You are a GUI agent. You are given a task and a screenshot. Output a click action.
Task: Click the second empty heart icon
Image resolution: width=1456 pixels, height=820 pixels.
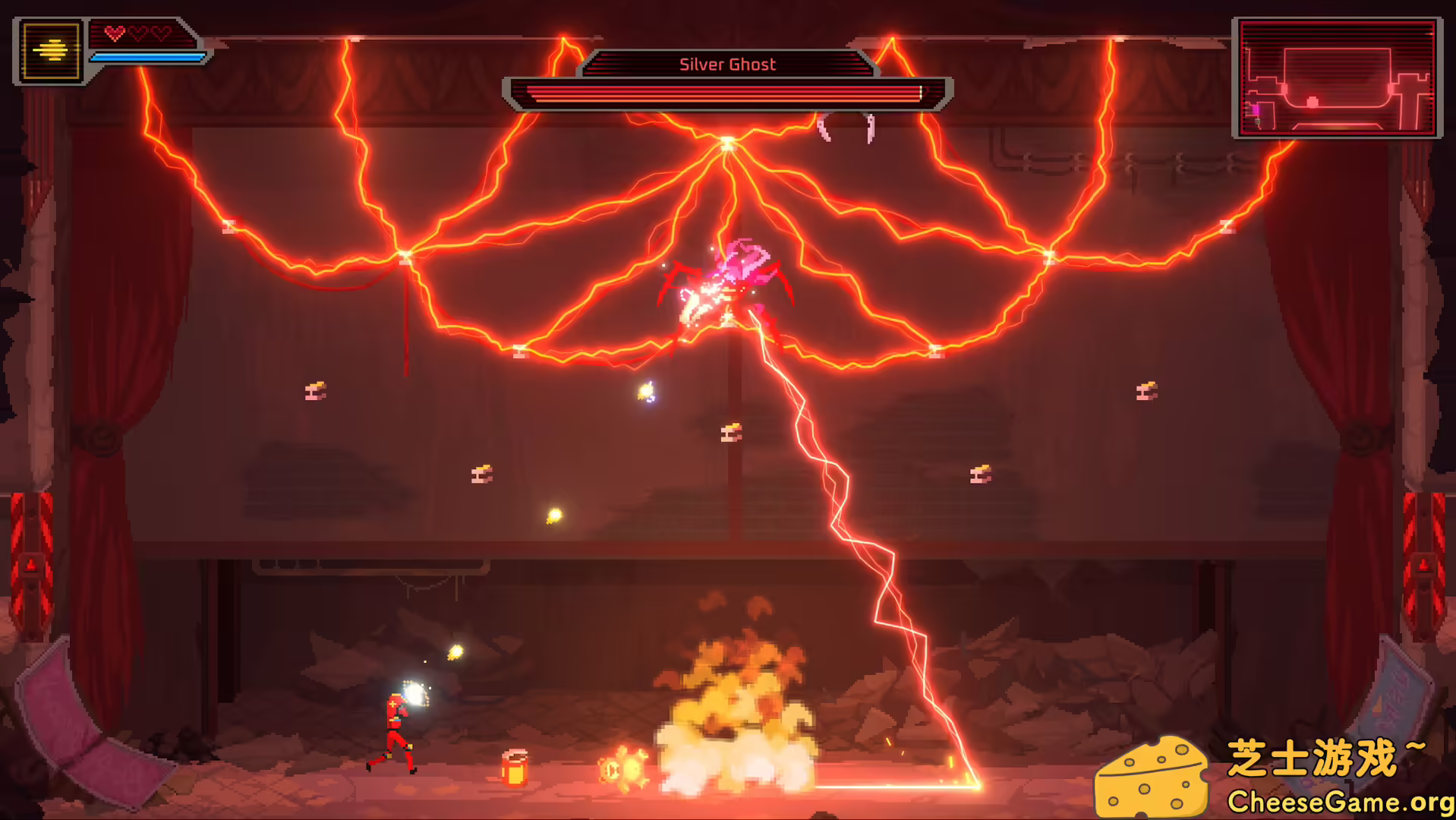(x=137, y=33)
